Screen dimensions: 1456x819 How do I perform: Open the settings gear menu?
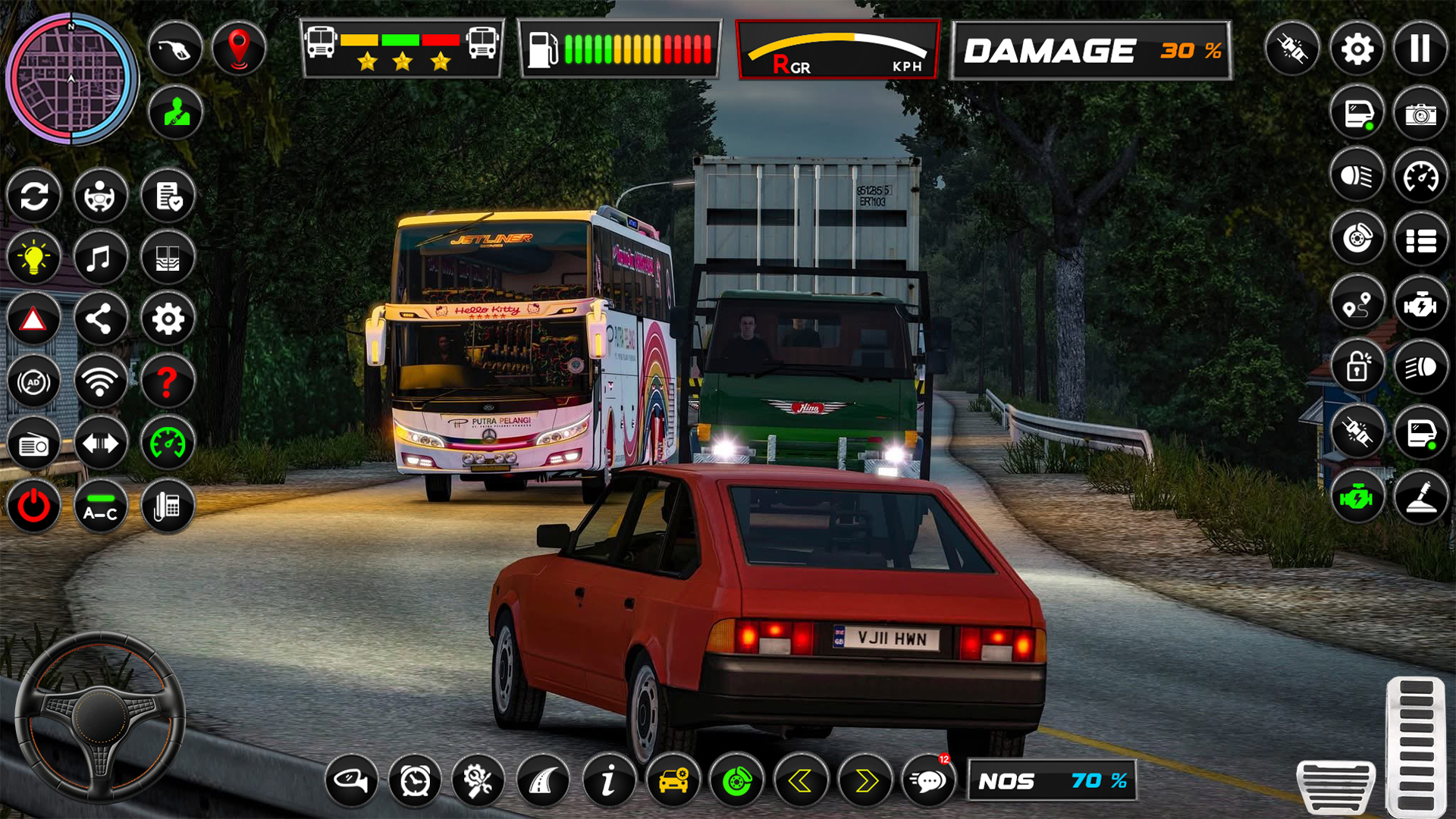coord(1357,49)
